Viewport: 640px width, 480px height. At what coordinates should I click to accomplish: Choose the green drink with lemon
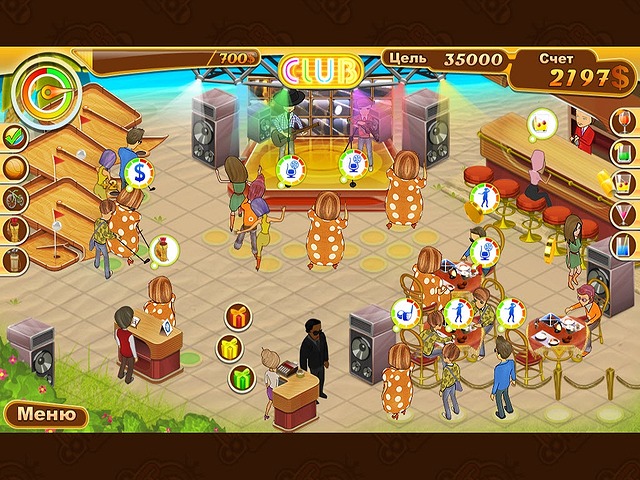pos(623,154)
